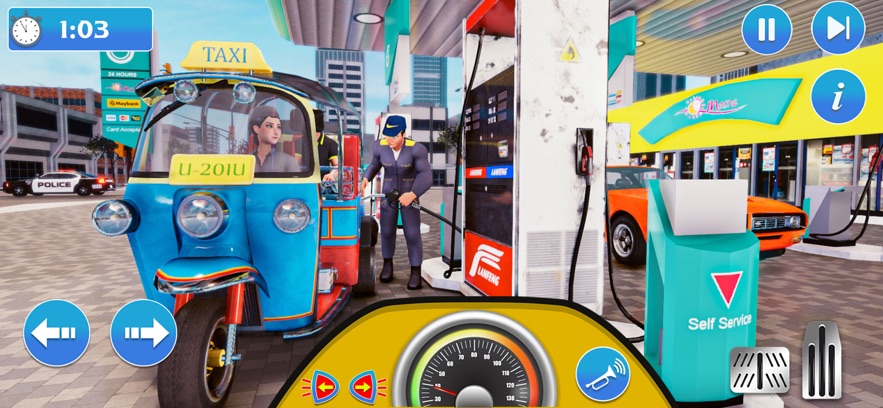883x408 pixels.
Task: Tap the accelerator pedal
Action: 823,360
